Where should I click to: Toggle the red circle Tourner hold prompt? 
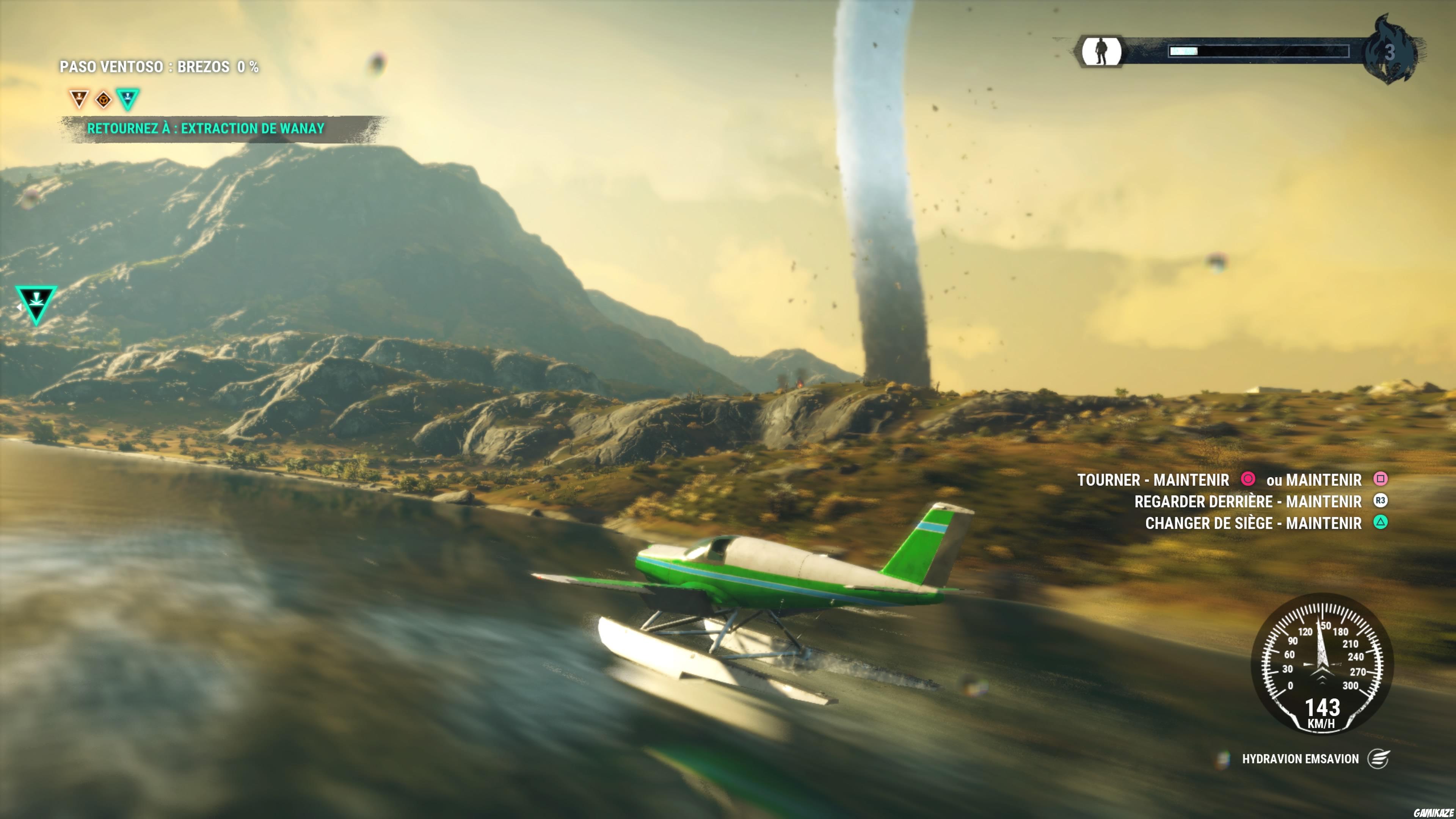(1248, 479)
